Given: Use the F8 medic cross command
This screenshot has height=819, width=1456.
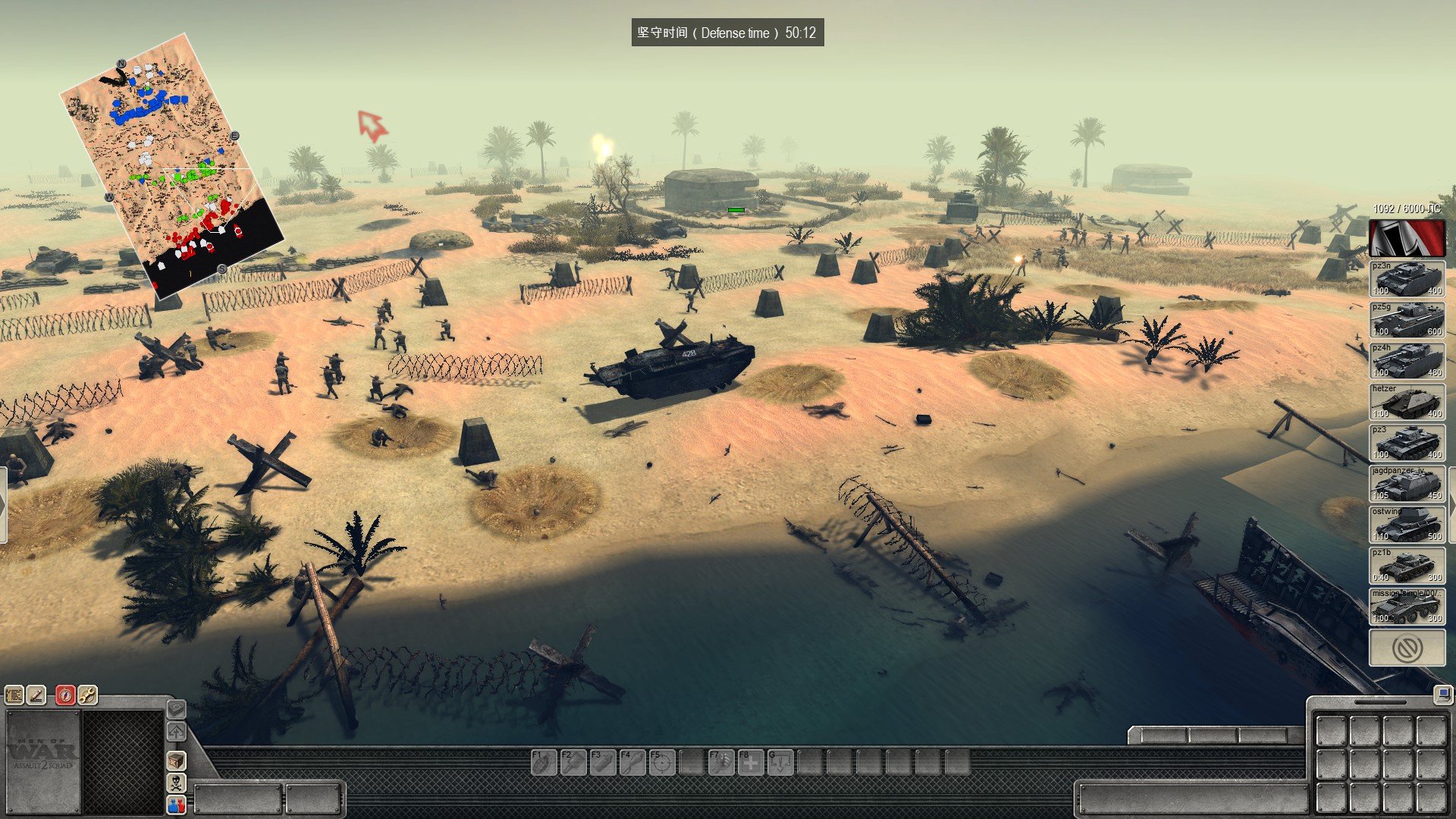Looking at the screenshot, I should point(751,762).
